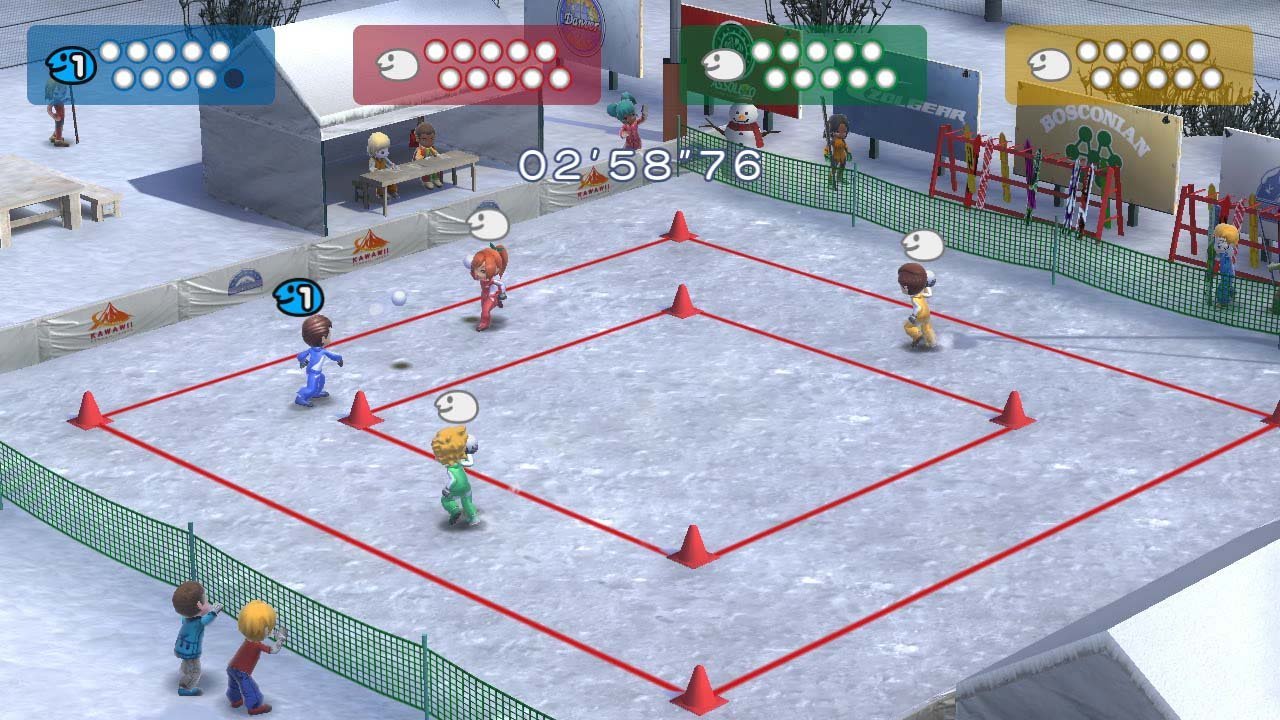Screen dimensions: 1280x720
Task: Click the green team's face icon
Action: [722, 62]
